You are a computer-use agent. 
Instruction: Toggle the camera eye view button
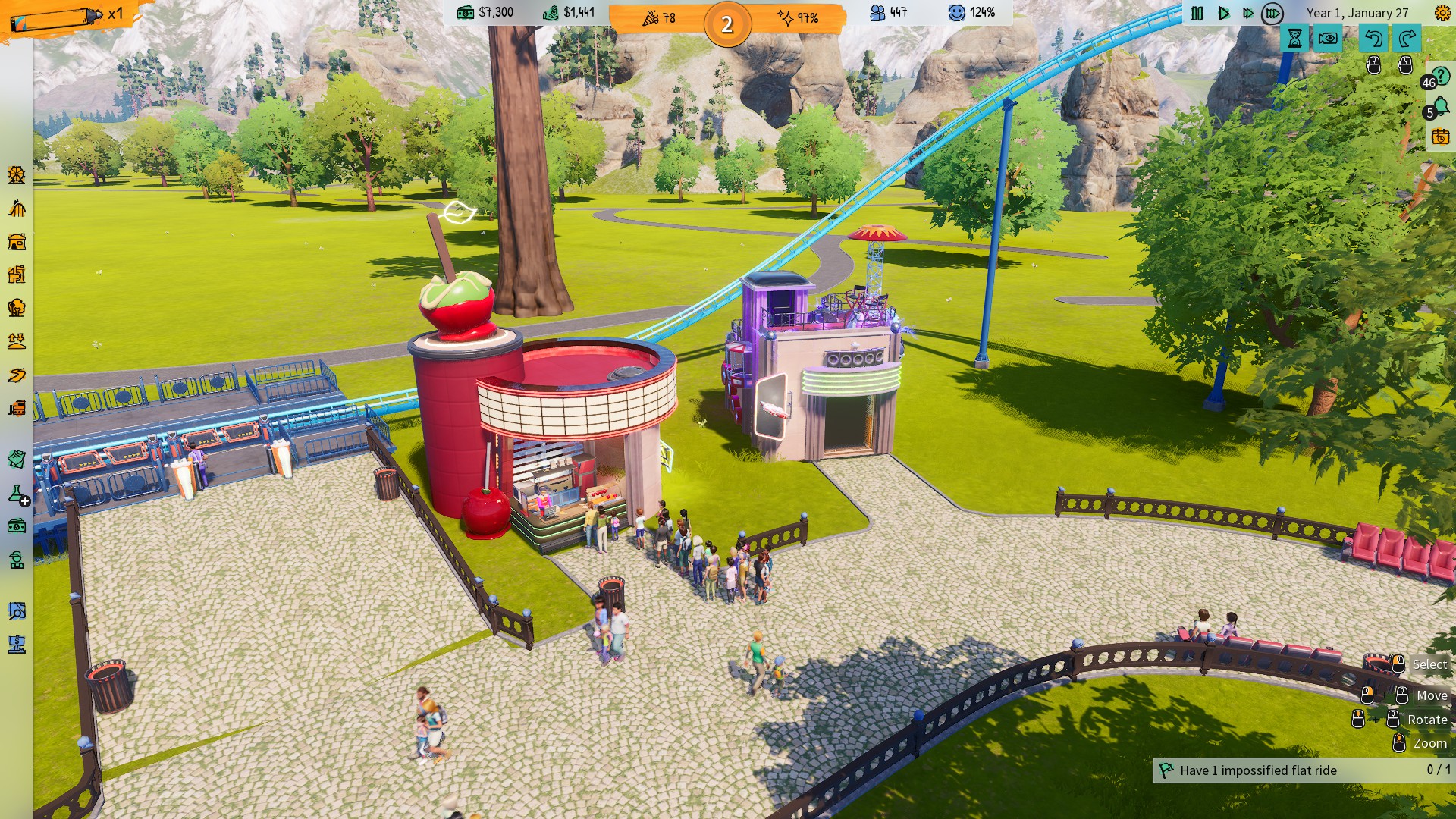coord(1328,38)
